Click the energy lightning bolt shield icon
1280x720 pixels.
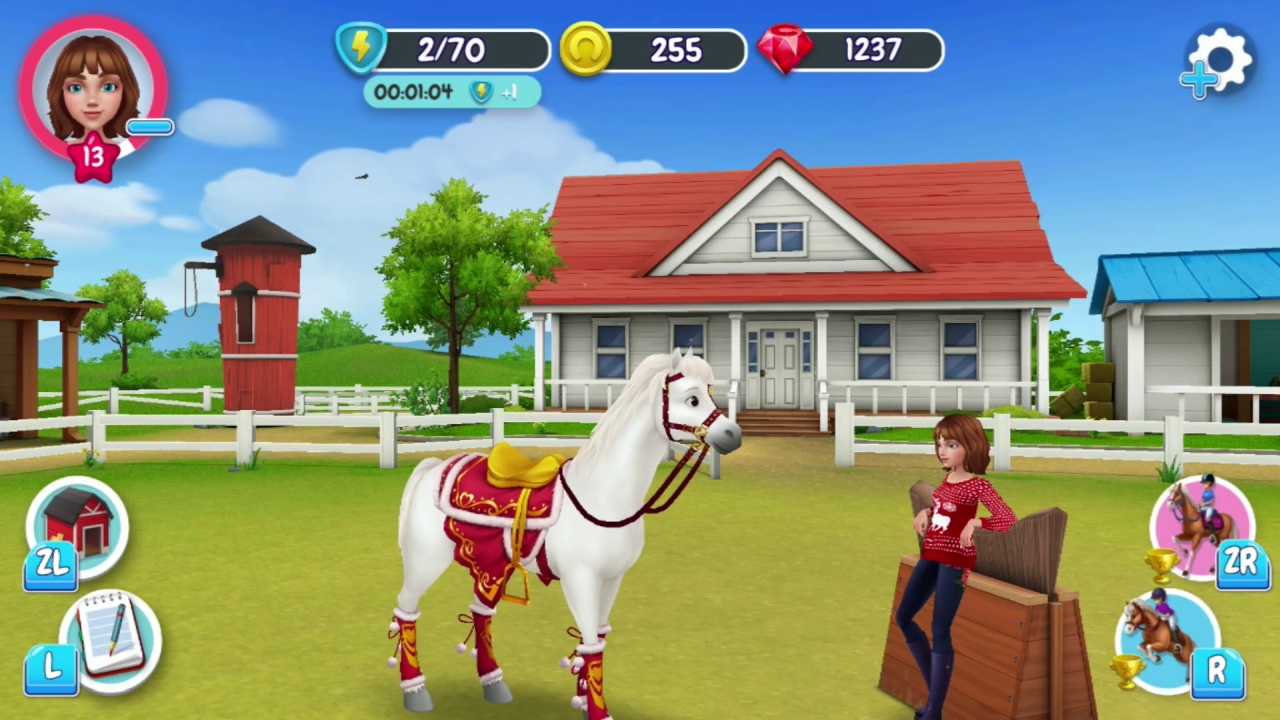click(x=362, y=49)
